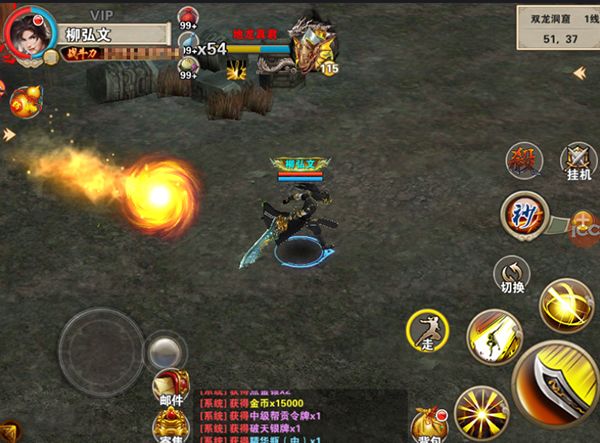Image resolution: width=600 pixels, height=443 pixels.
Task: Cast the golden swirl skill
Action: (565, 306)
